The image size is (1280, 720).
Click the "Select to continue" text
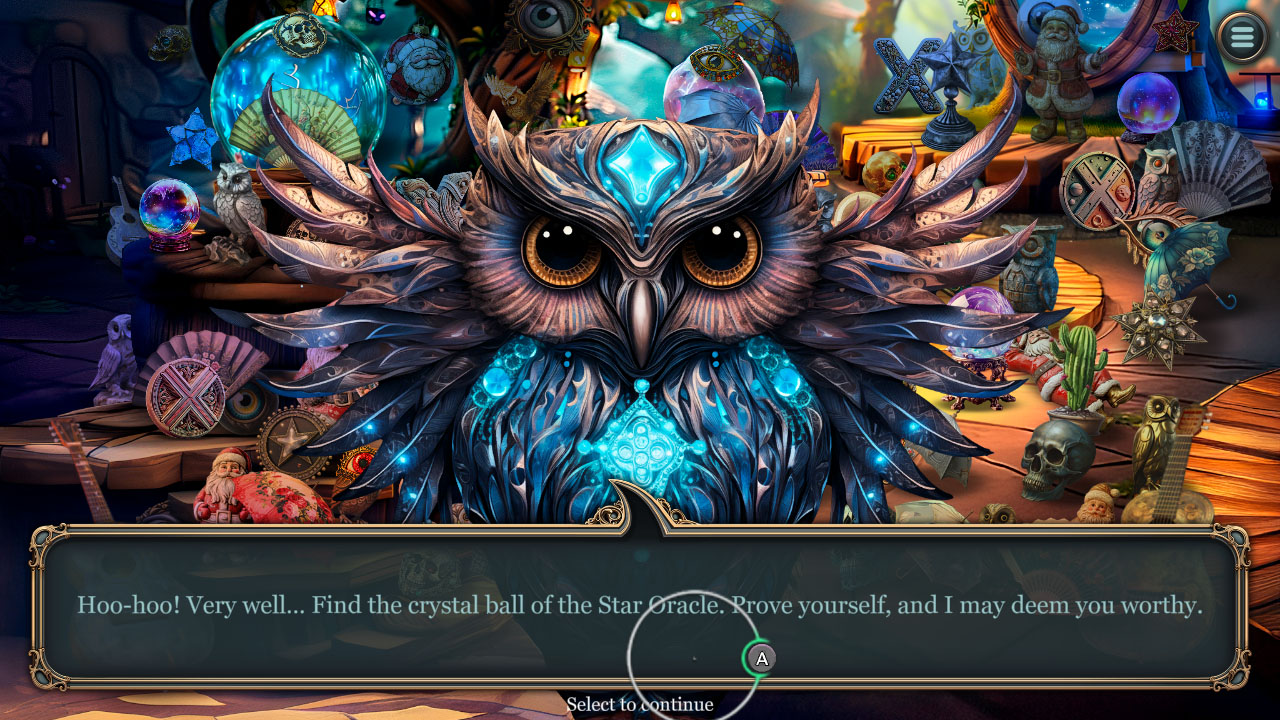click(x=640, y=704)
